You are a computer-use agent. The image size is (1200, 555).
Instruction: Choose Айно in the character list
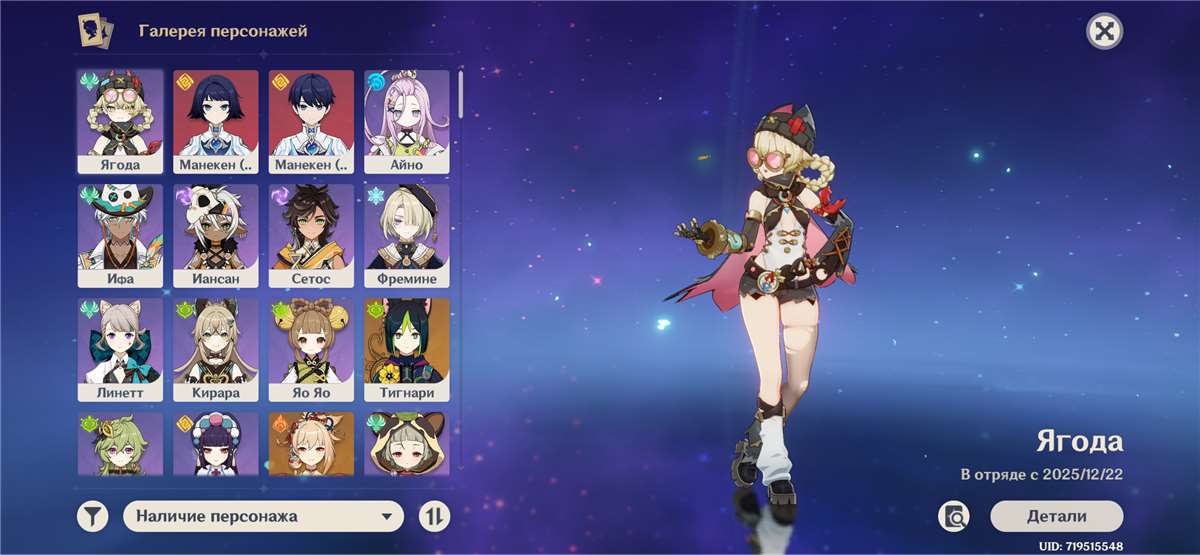[x=406, y=120]
